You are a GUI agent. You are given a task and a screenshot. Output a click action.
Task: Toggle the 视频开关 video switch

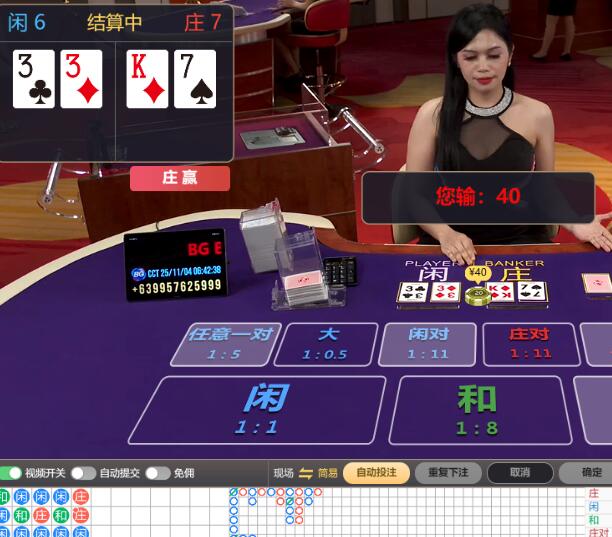(x=12, y=473)
